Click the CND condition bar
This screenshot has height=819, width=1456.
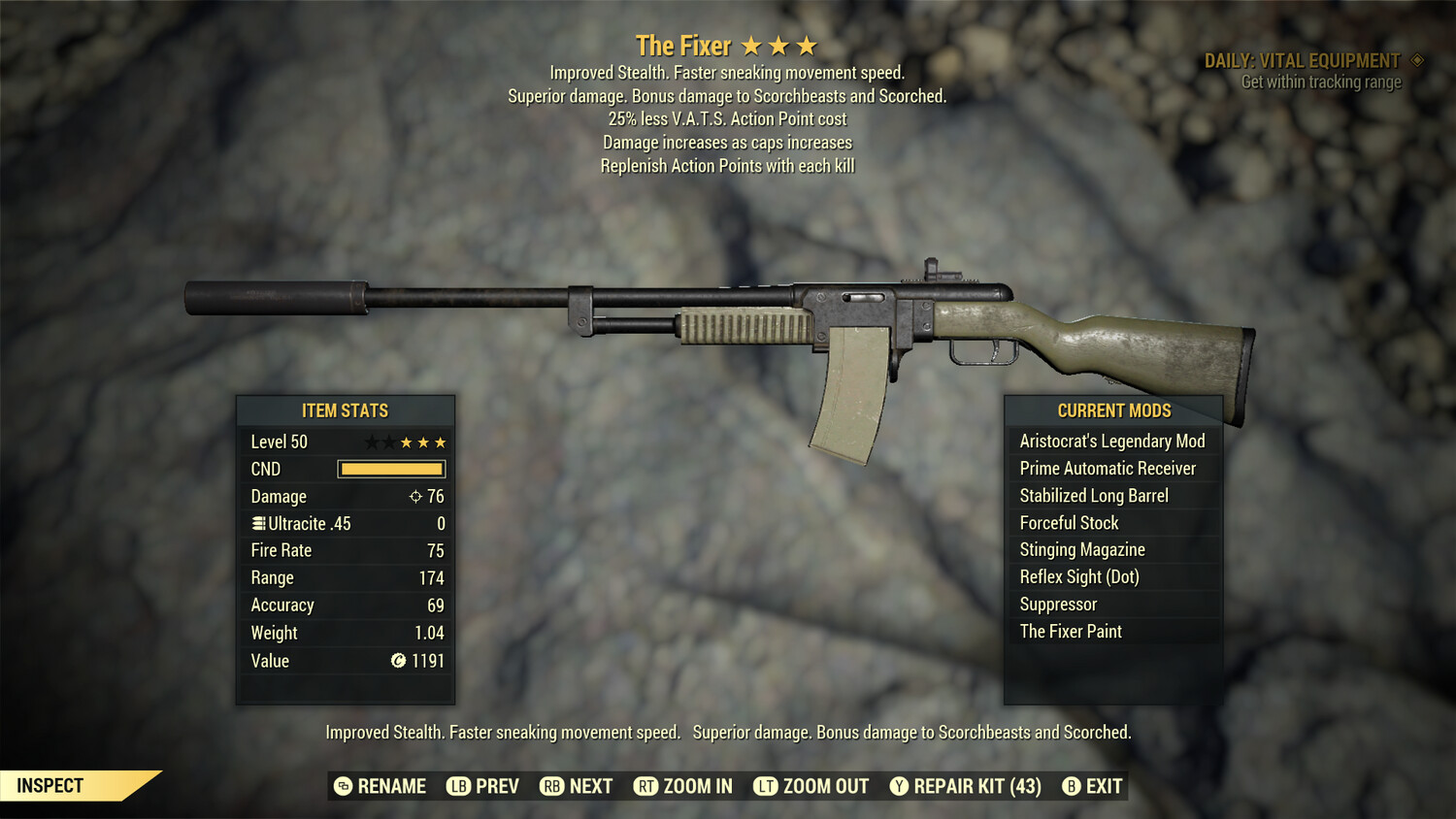point(391,469)
